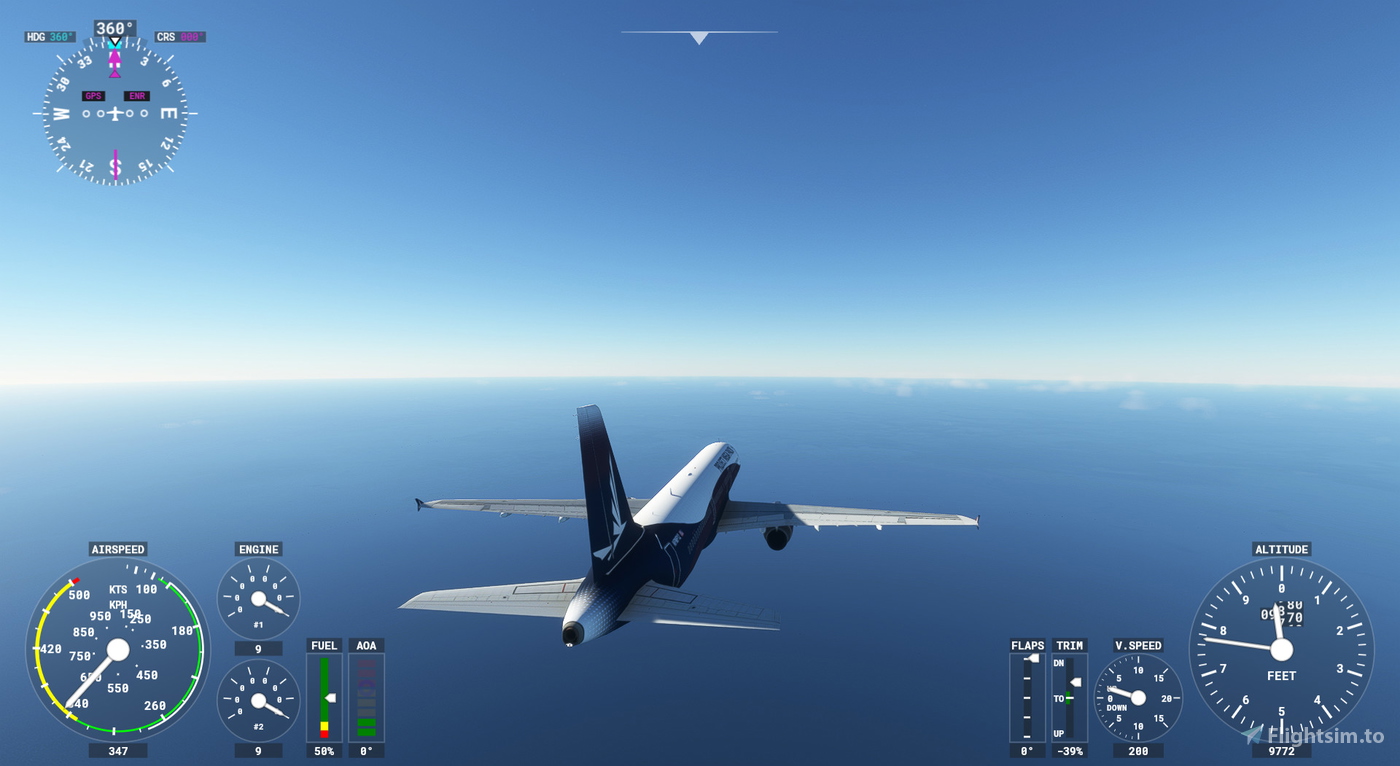This screenshot has width=1400, height=766.
Task: Toggle the magenta heading bug marker
Action: (x=113, y=57)
